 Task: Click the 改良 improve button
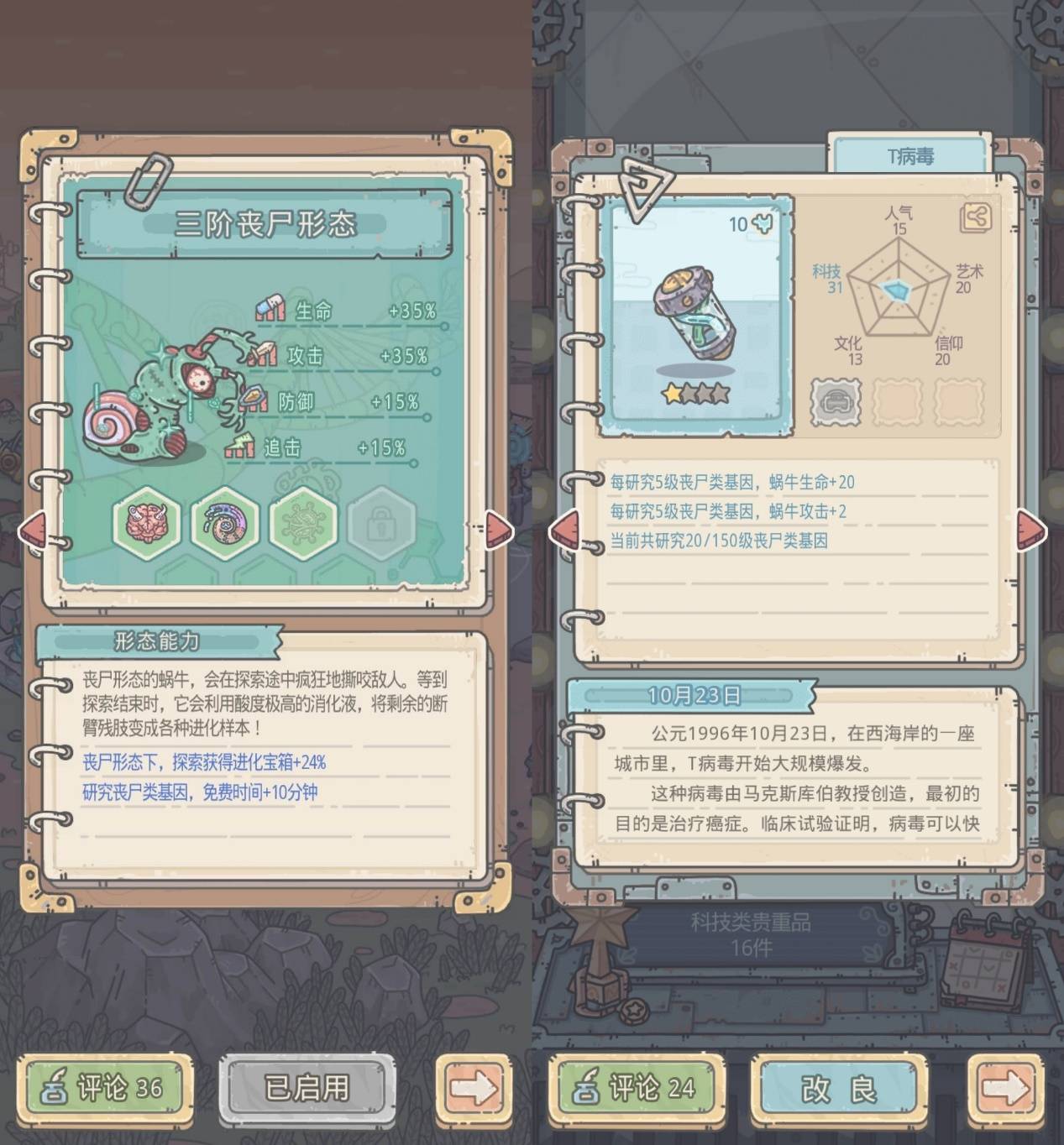(x=839, y=1088)
